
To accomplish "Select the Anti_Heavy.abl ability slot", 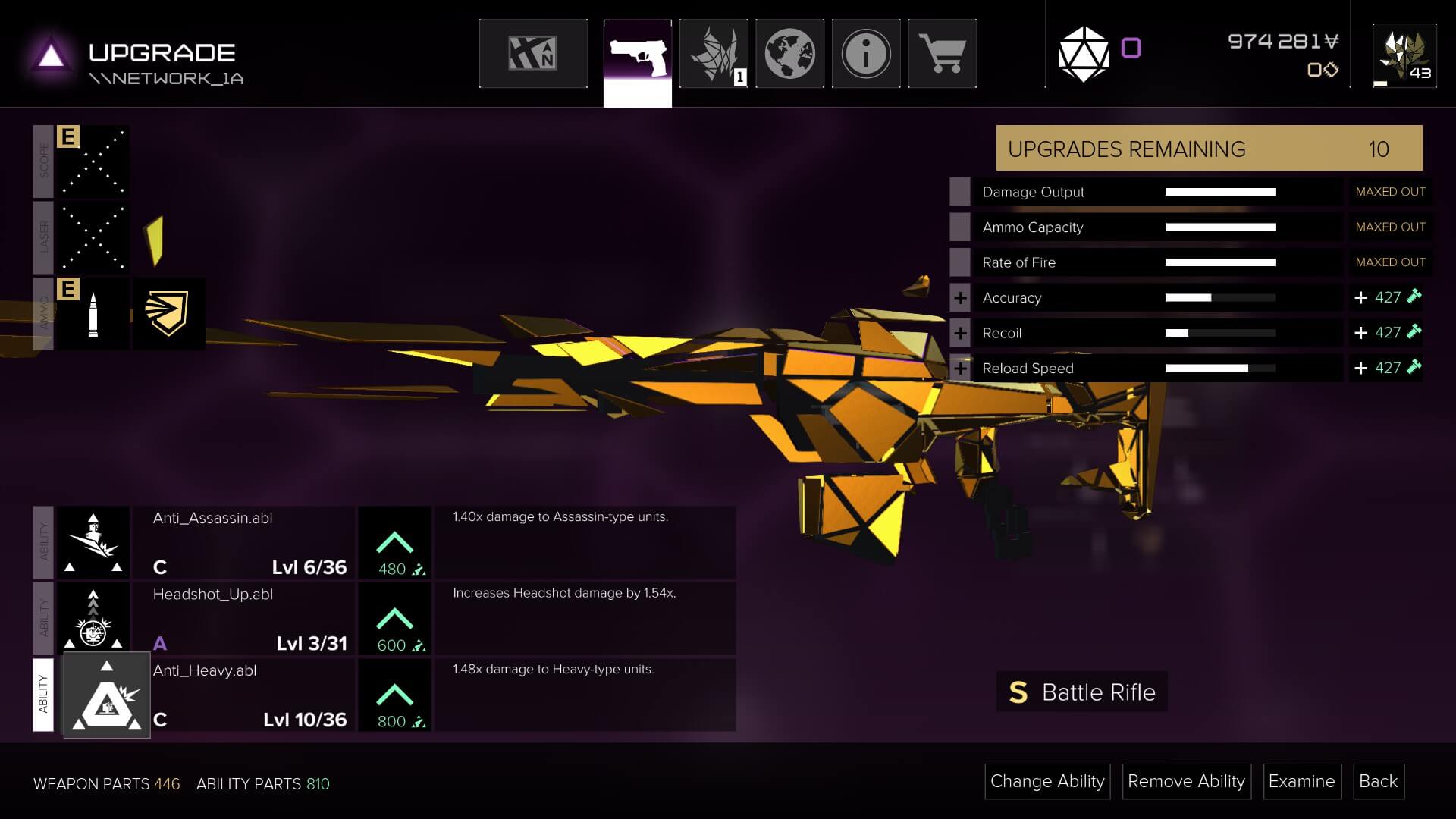I will point(106,695).
